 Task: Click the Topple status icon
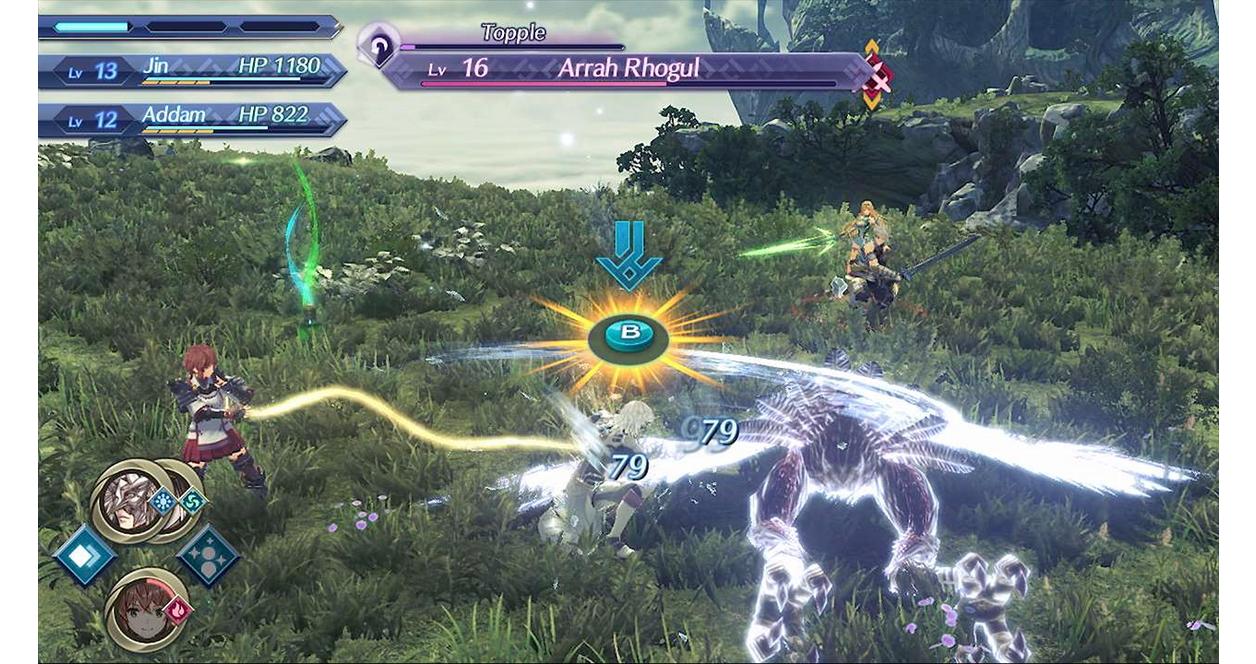tap(378, 44)
